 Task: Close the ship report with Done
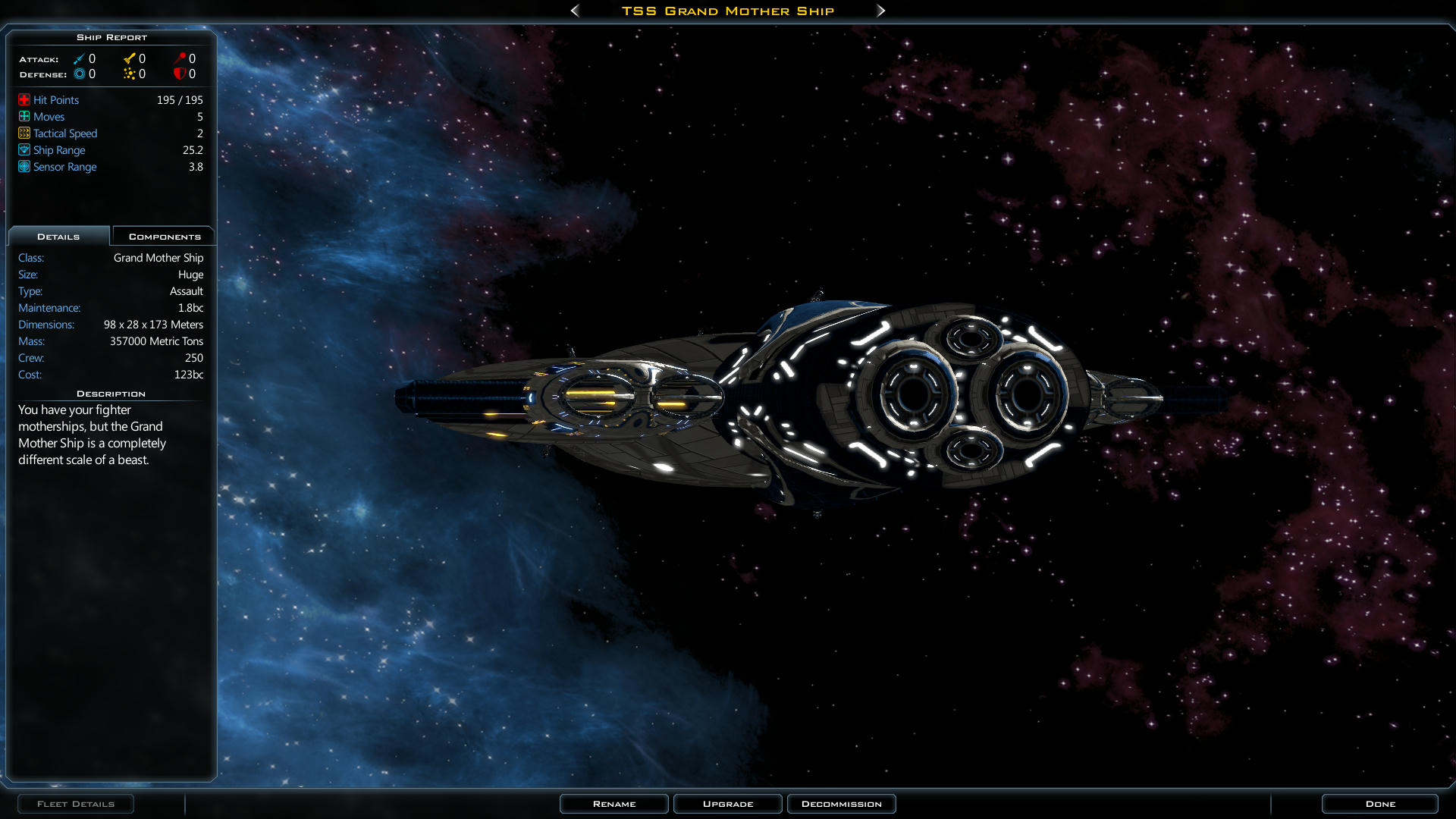pos(1379,804)
